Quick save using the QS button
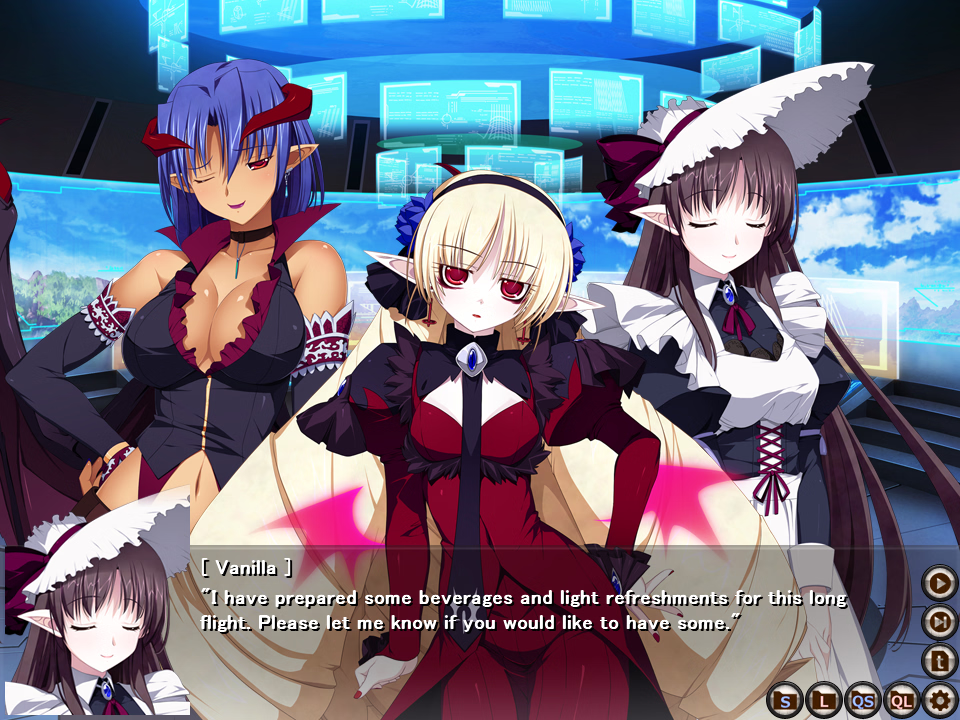The width and height of the screenshot is (960, 720). tap(862, 700)
